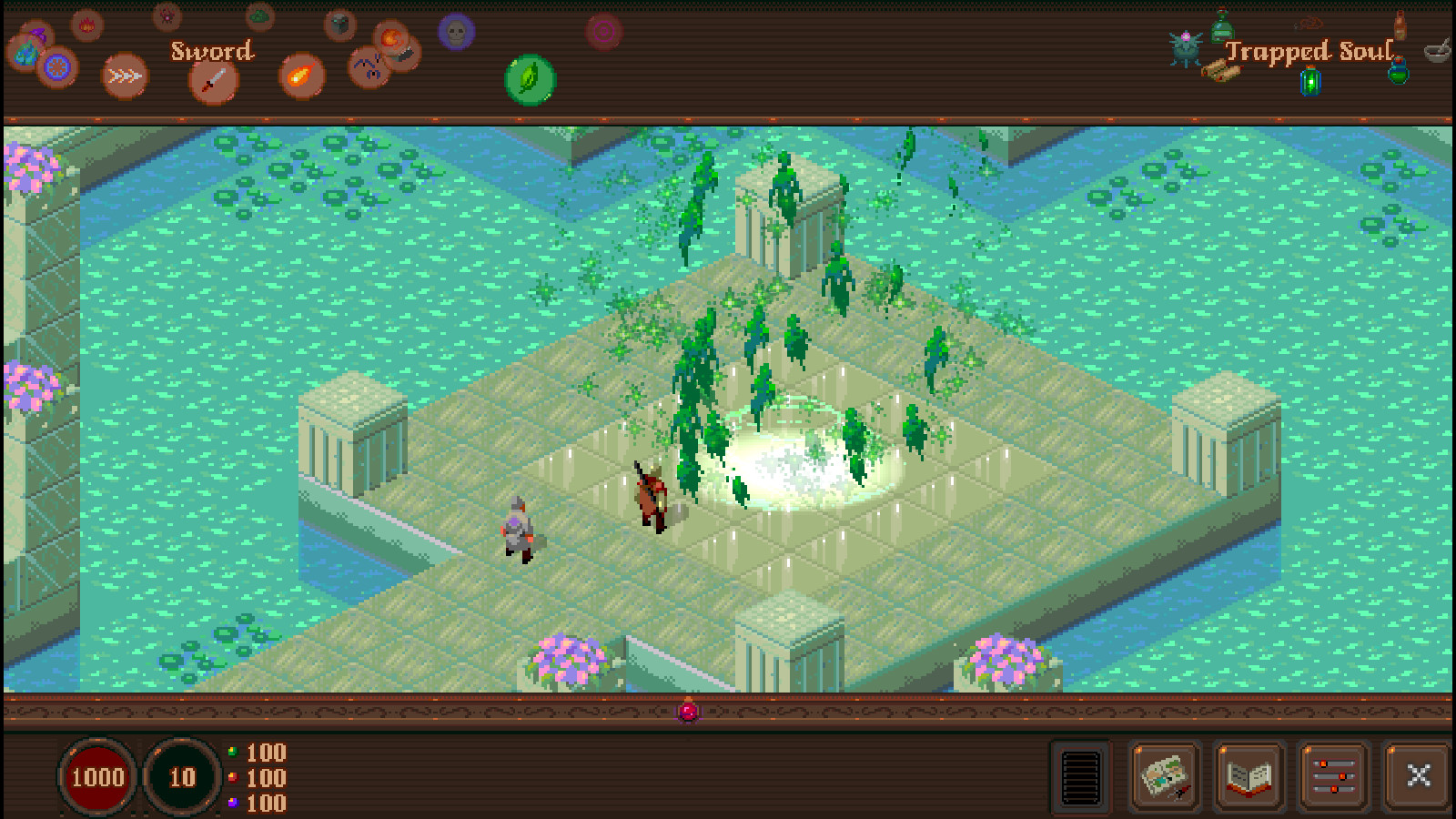Pick the mortar and pestle item
This screenshot has width=1456, height=819.
coord(1437,50)
